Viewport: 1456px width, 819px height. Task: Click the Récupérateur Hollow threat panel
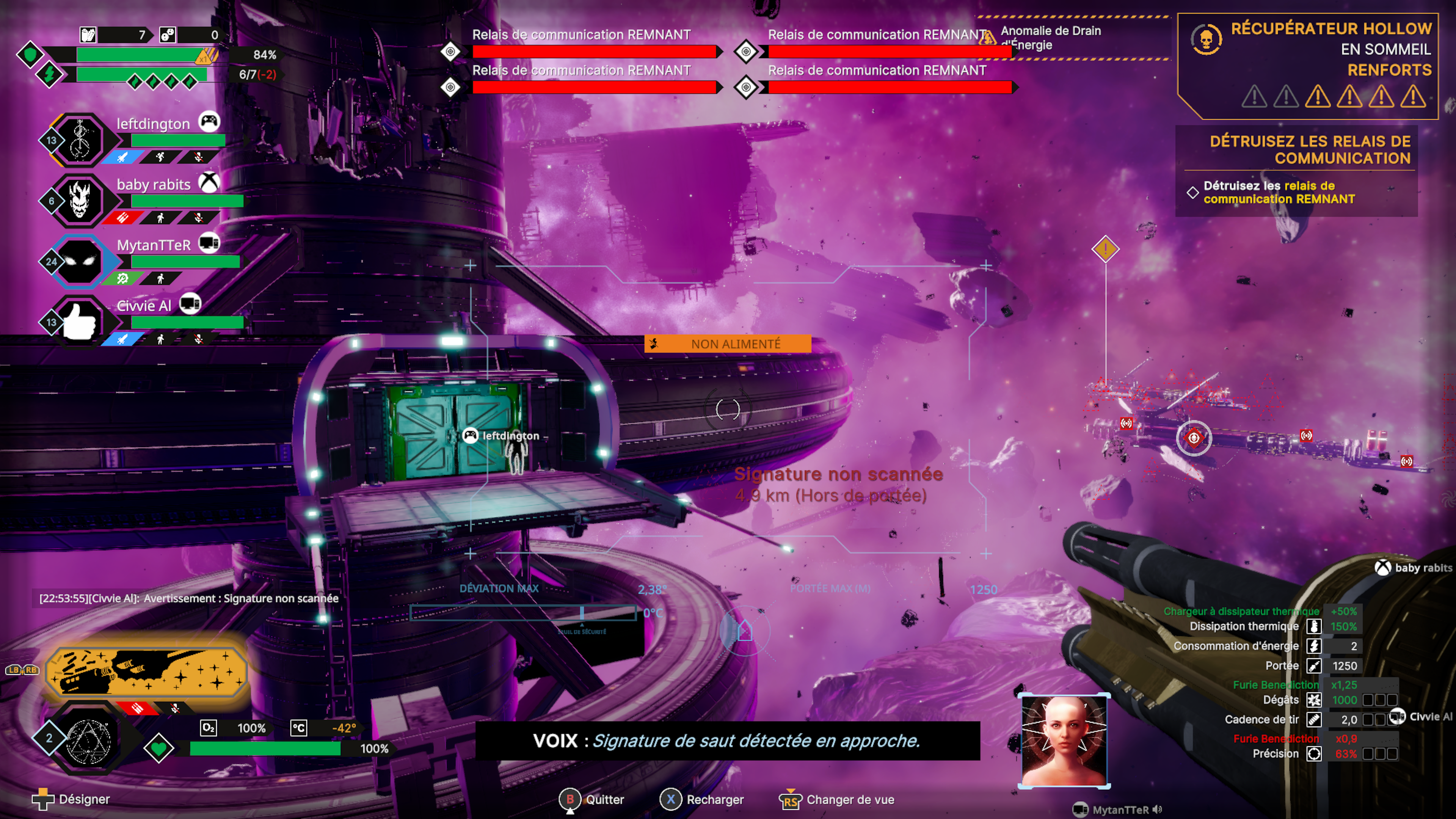click(x=1308, y=66)
